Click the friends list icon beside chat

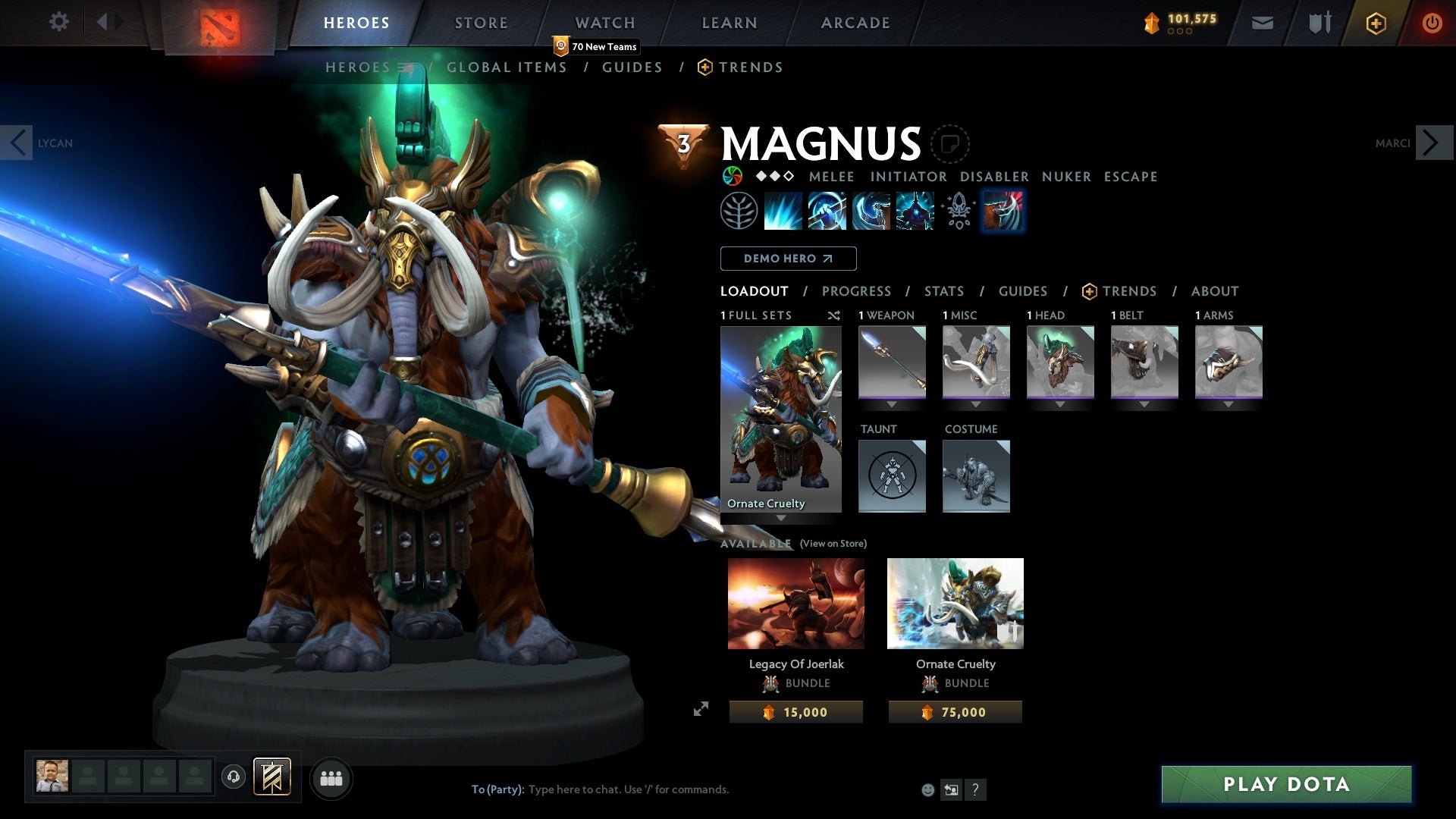coord(331,777)
